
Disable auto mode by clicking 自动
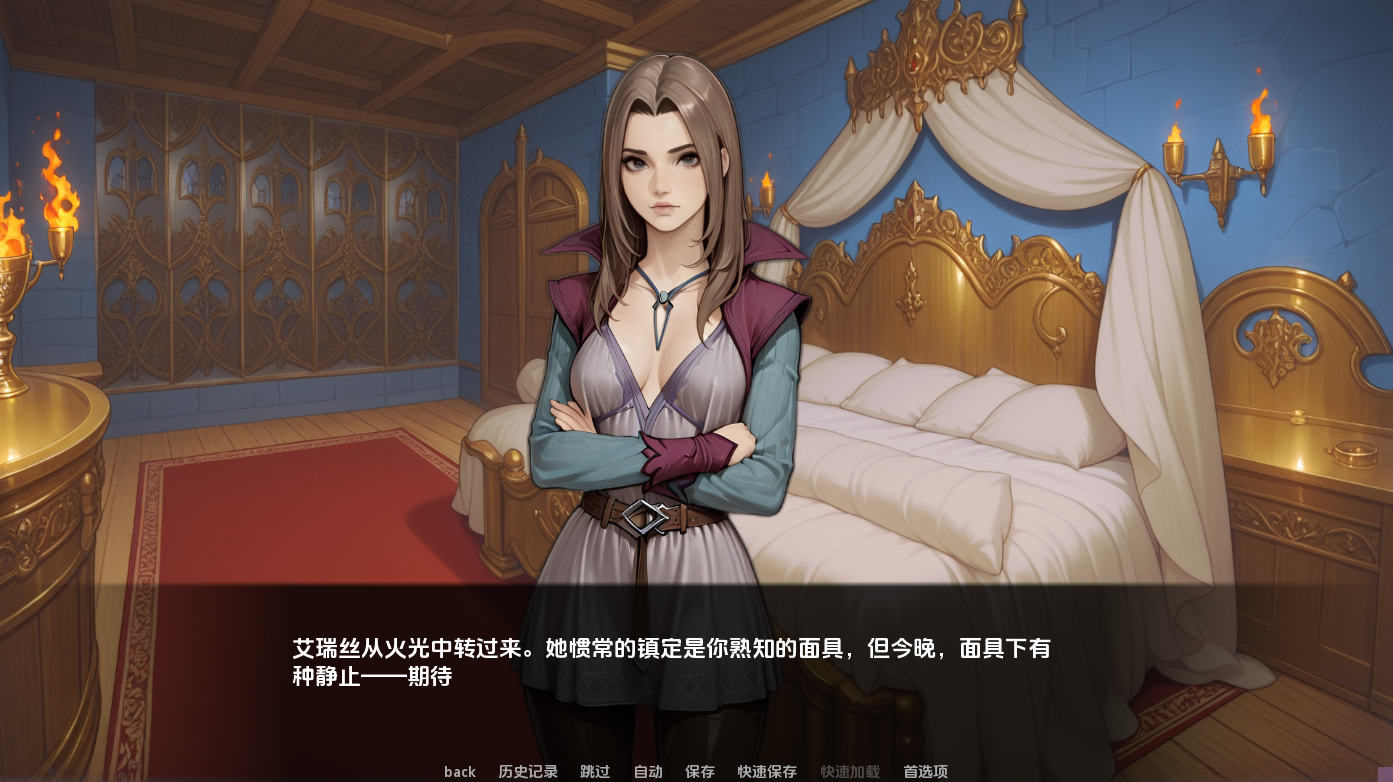[646, 771]
